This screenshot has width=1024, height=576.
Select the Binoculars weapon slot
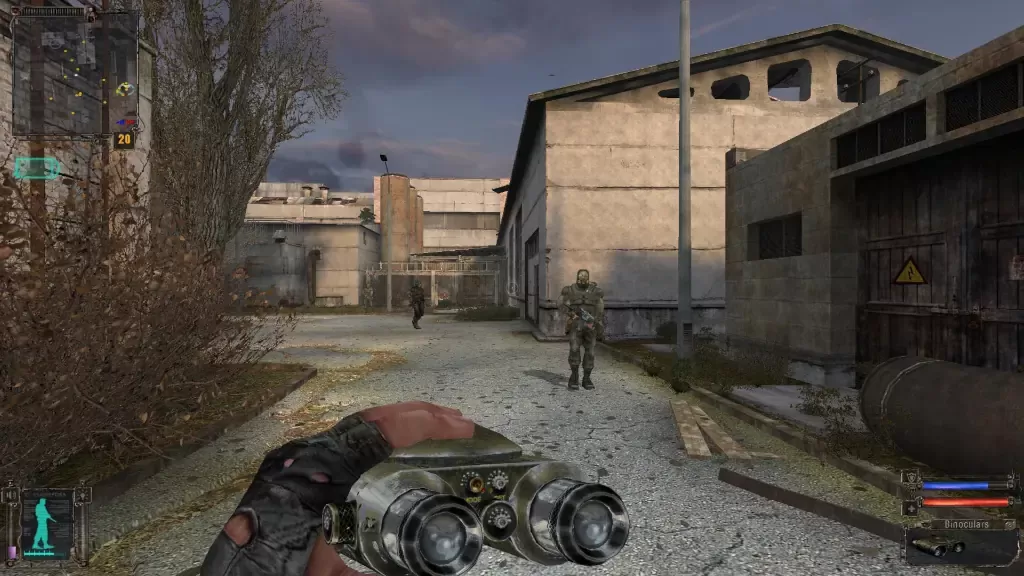pos(961,545)
